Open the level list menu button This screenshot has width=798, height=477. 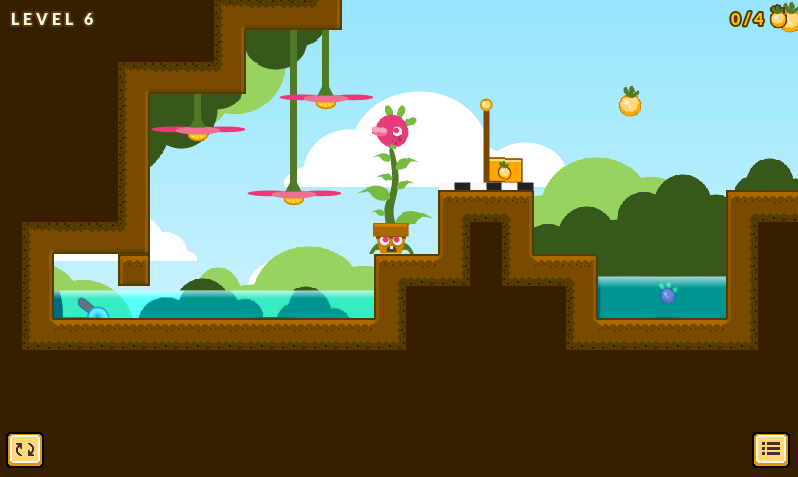[x=770, y=450]
